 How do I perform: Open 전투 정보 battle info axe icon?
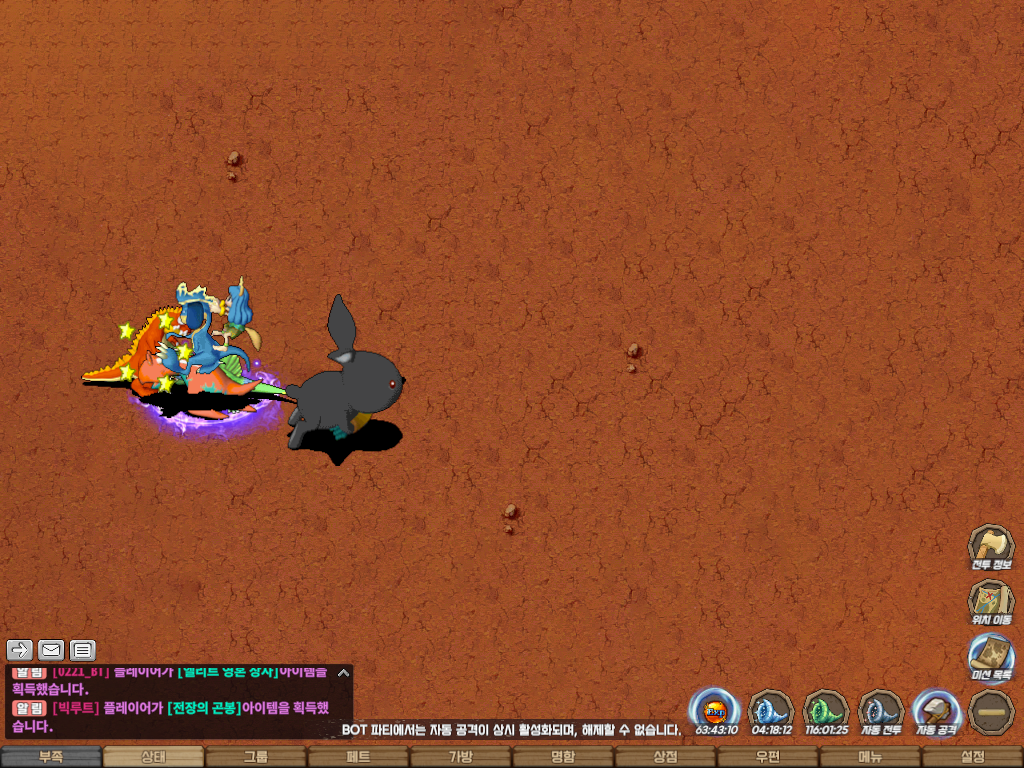(990, 547)
